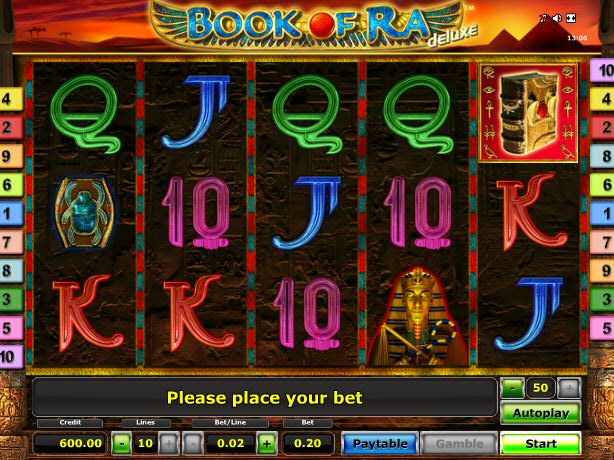614x460 pixels.
Task: Lower the Bet/Line amount
Action: (193, 443)
